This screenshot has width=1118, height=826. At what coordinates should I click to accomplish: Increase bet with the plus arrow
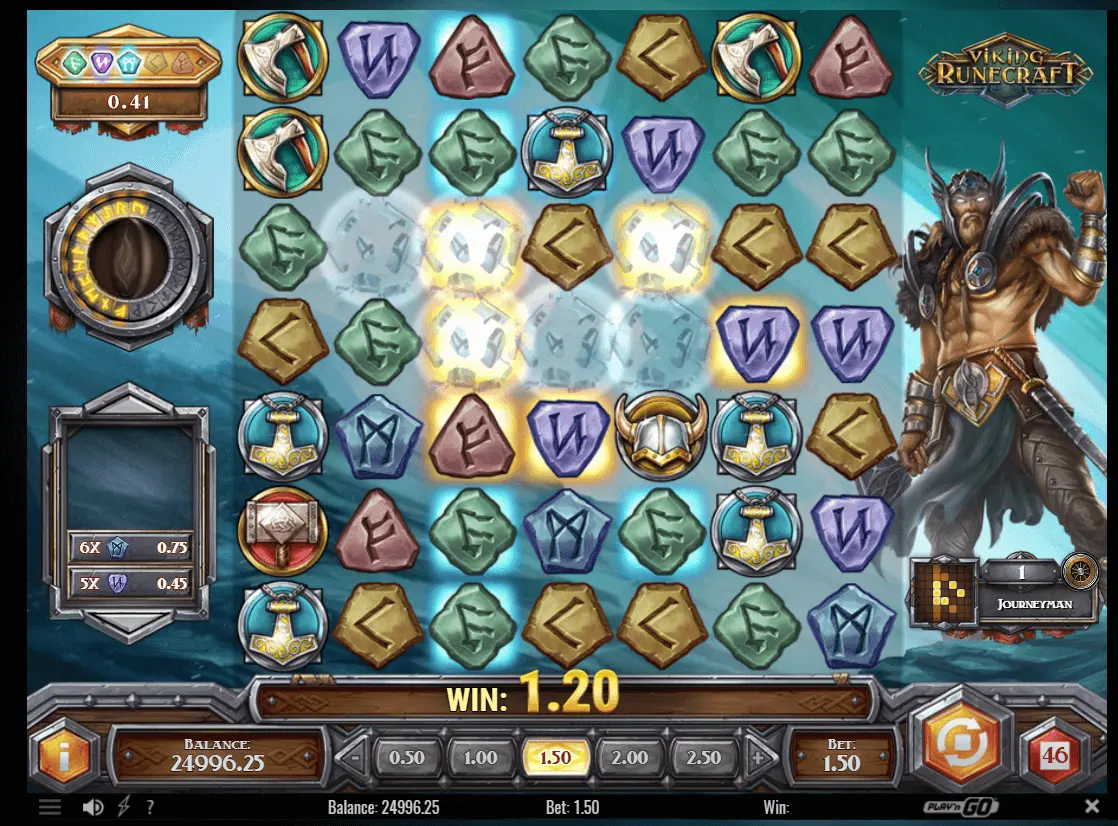click(x=757, y=757)
